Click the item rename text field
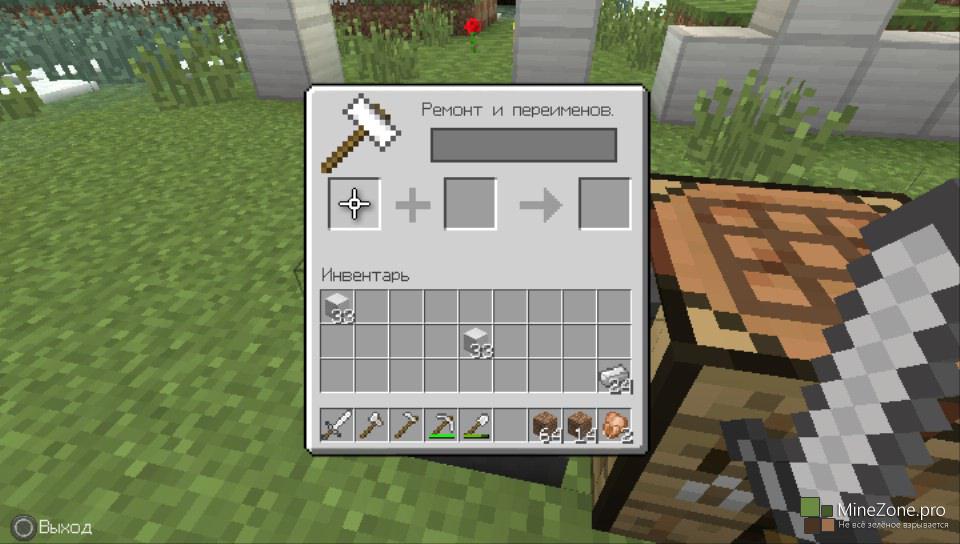Viewport: 960px width, 544px height. [523, 145]
